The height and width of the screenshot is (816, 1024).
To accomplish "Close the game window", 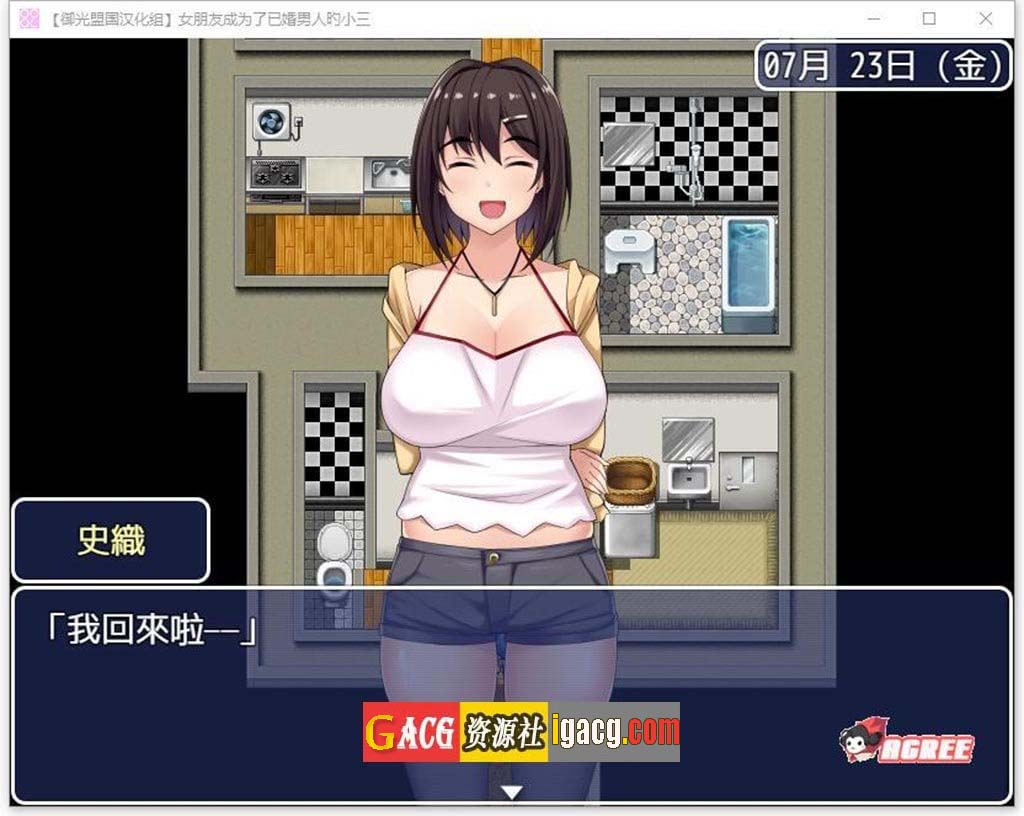I will (985, 18).
